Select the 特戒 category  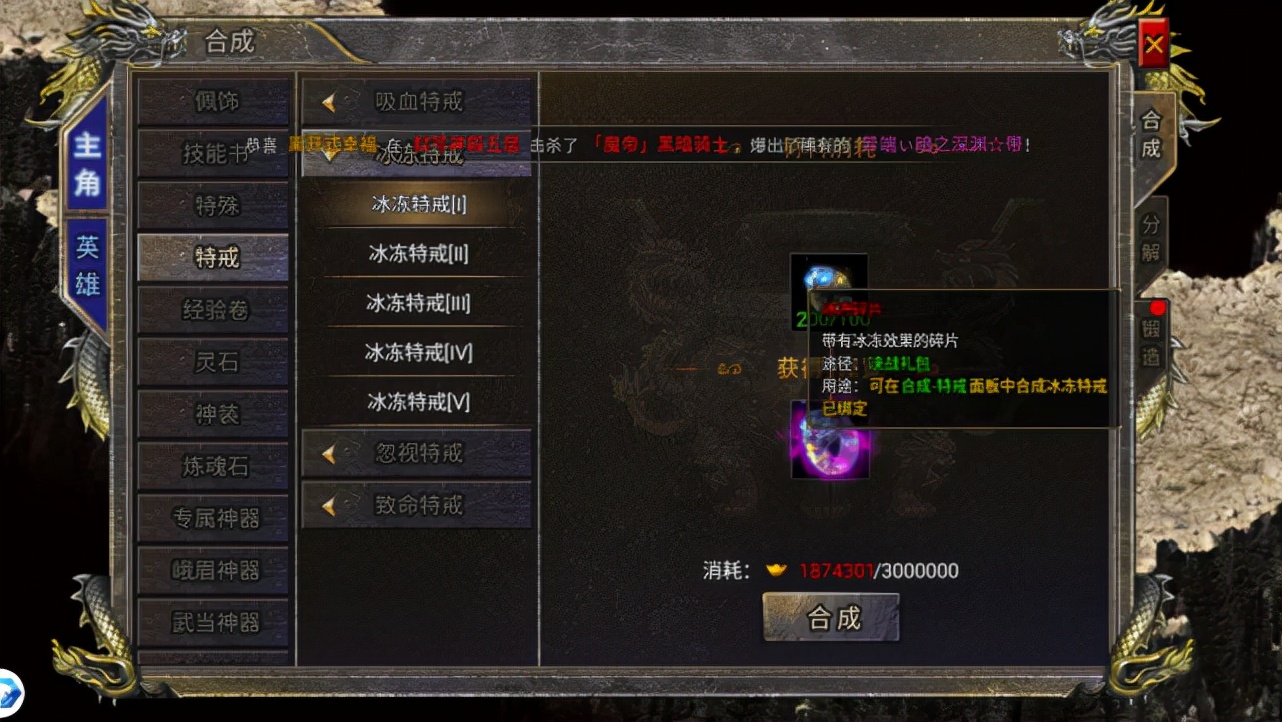point(214,258)
